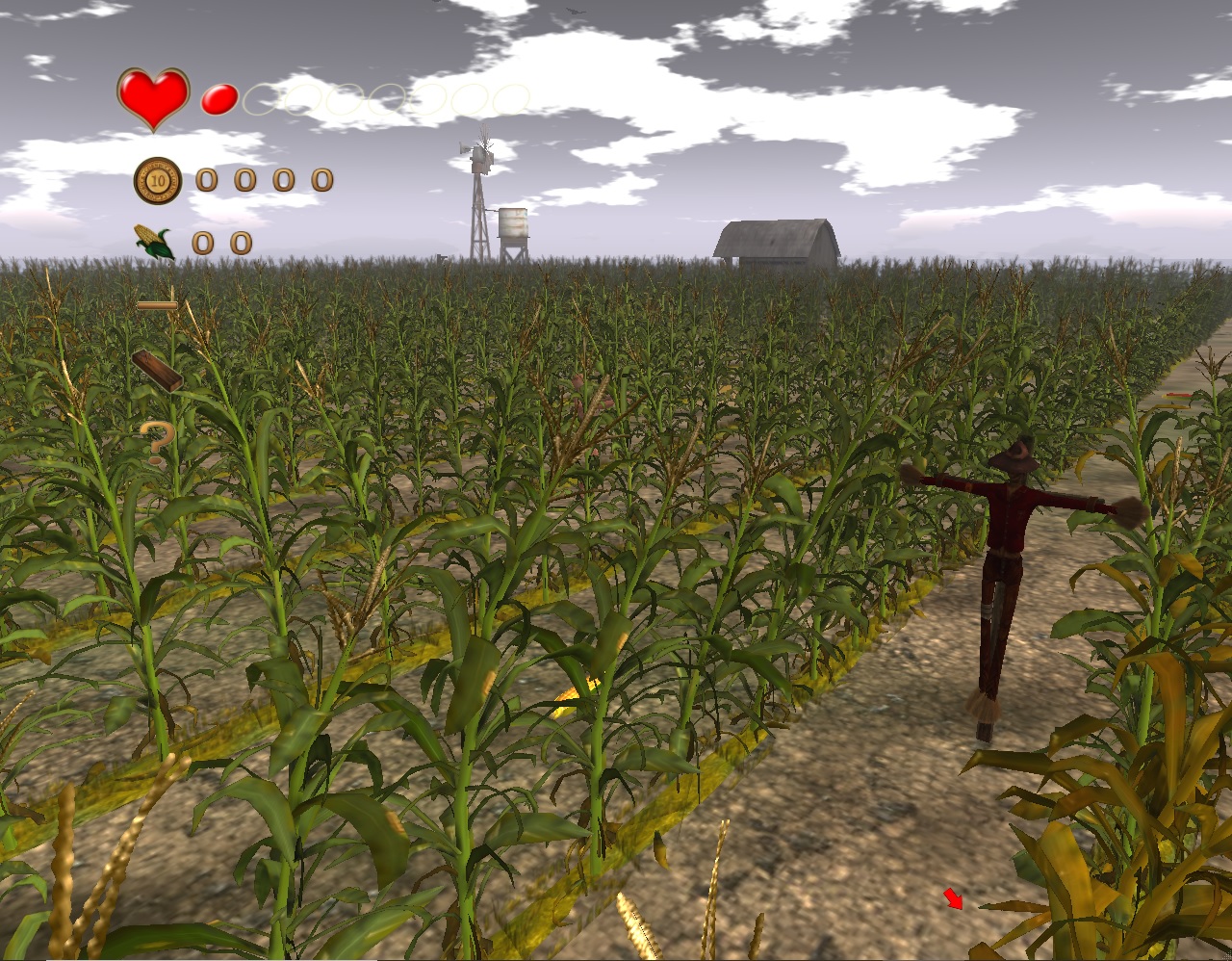Screen dimensions: 1232x961
Task: Open the question mark hint icon
Action: tap(157, 442)
